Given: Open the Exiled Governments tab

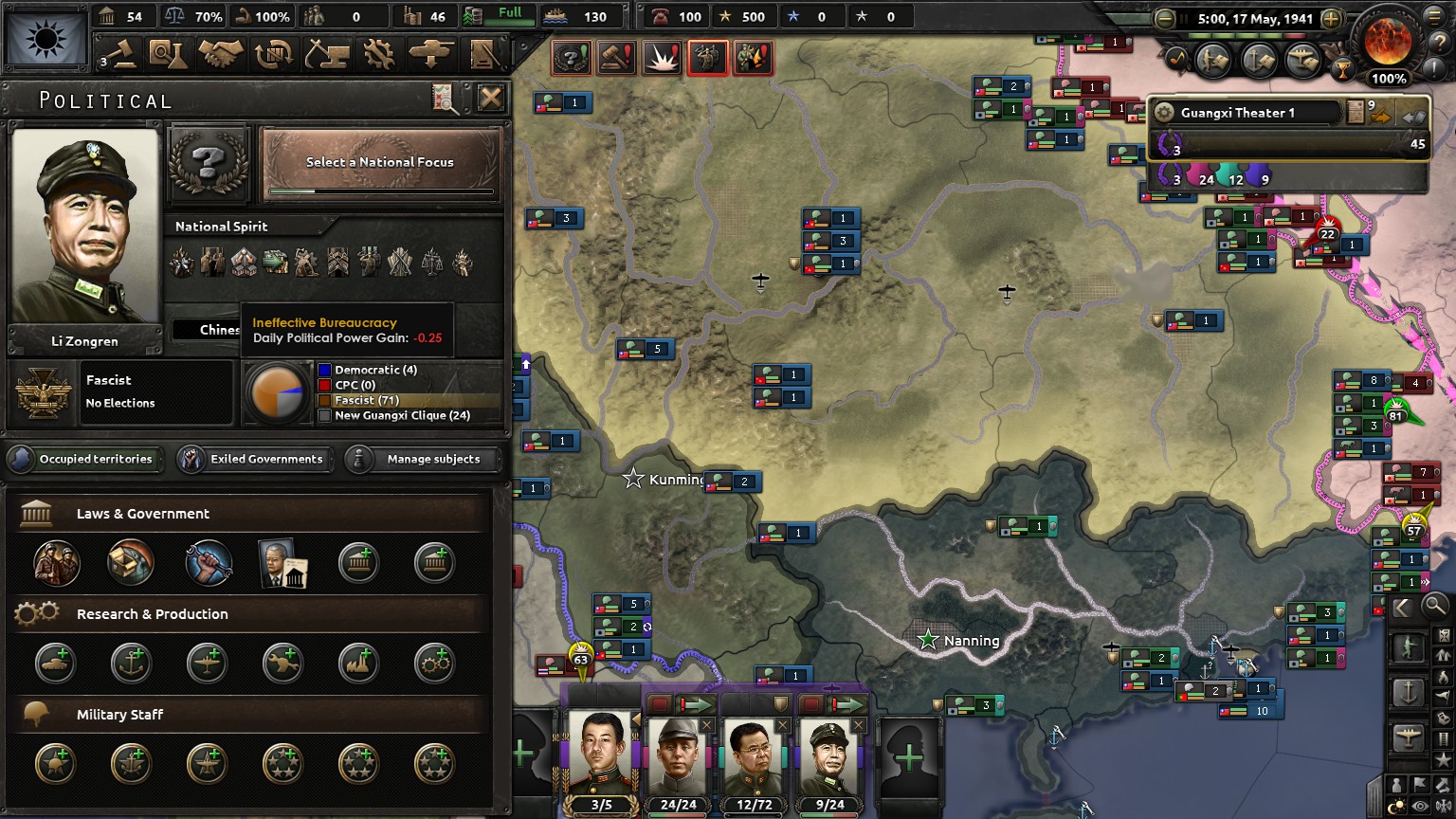Looking at the screenshot, I should coord(254,459).
